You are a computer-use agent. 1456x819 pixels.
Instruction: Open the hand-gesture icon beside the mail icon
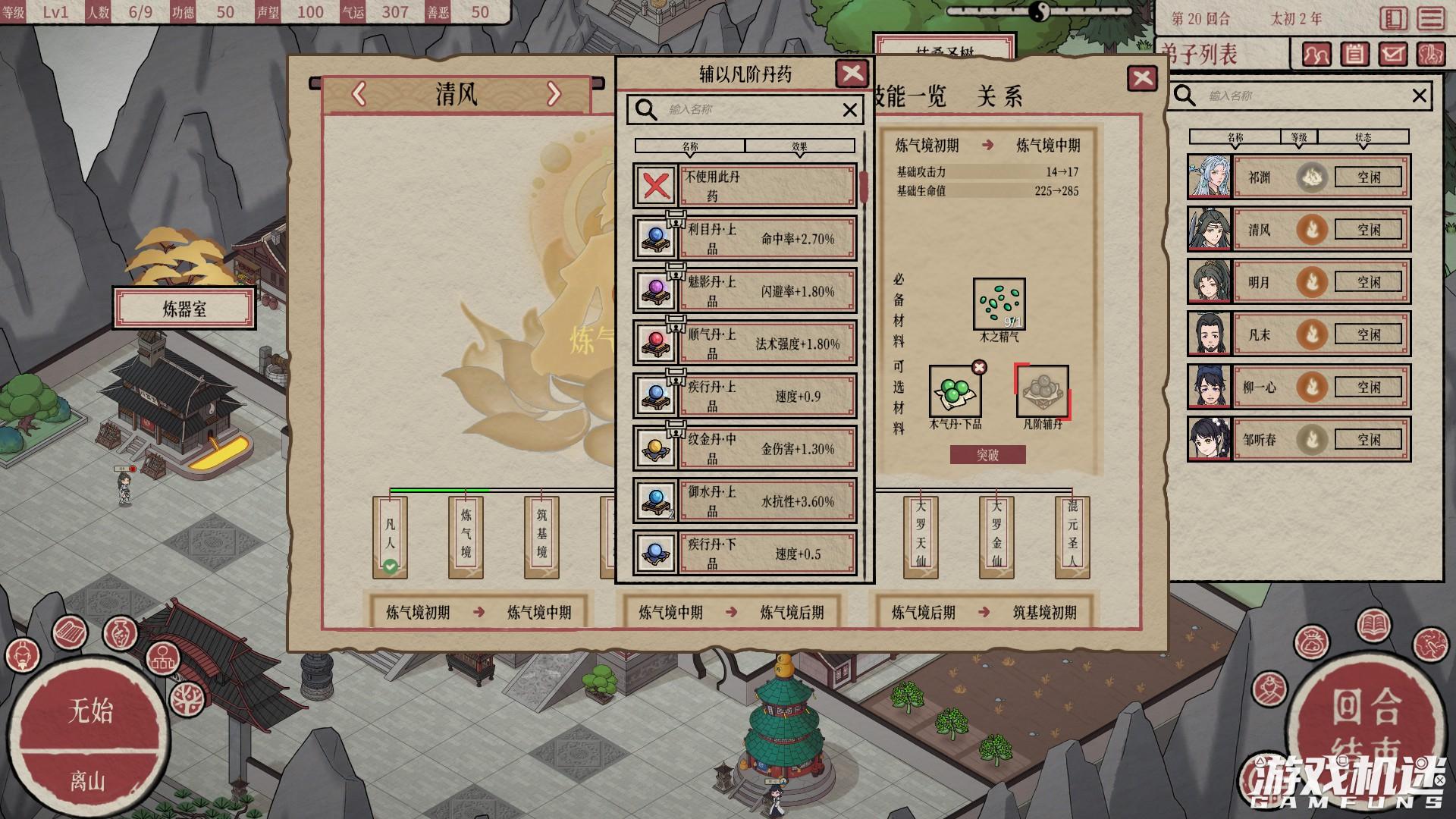click(x=1433, y=55)
